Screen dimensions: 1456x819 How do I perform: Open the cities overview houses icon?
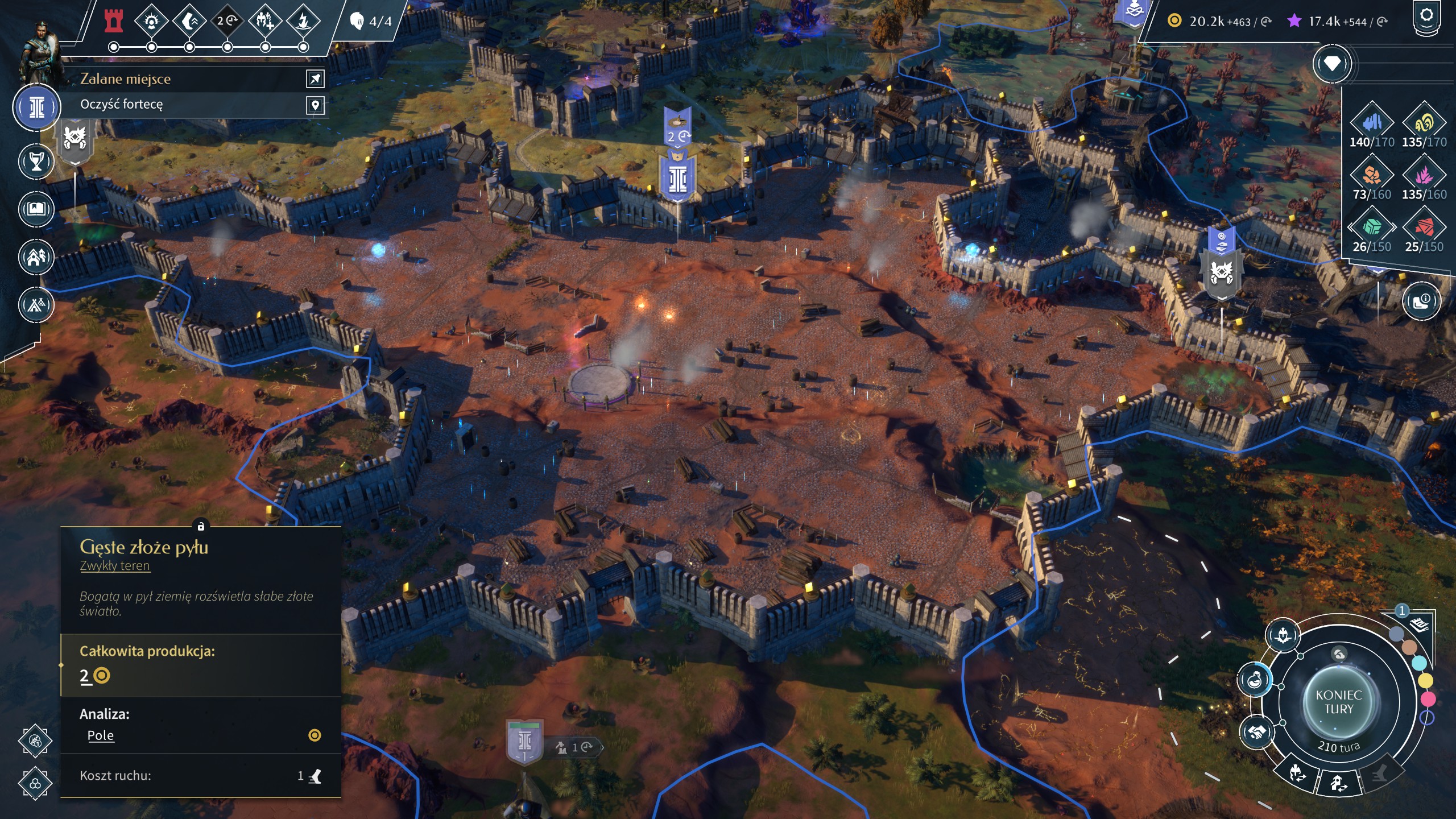36,257
